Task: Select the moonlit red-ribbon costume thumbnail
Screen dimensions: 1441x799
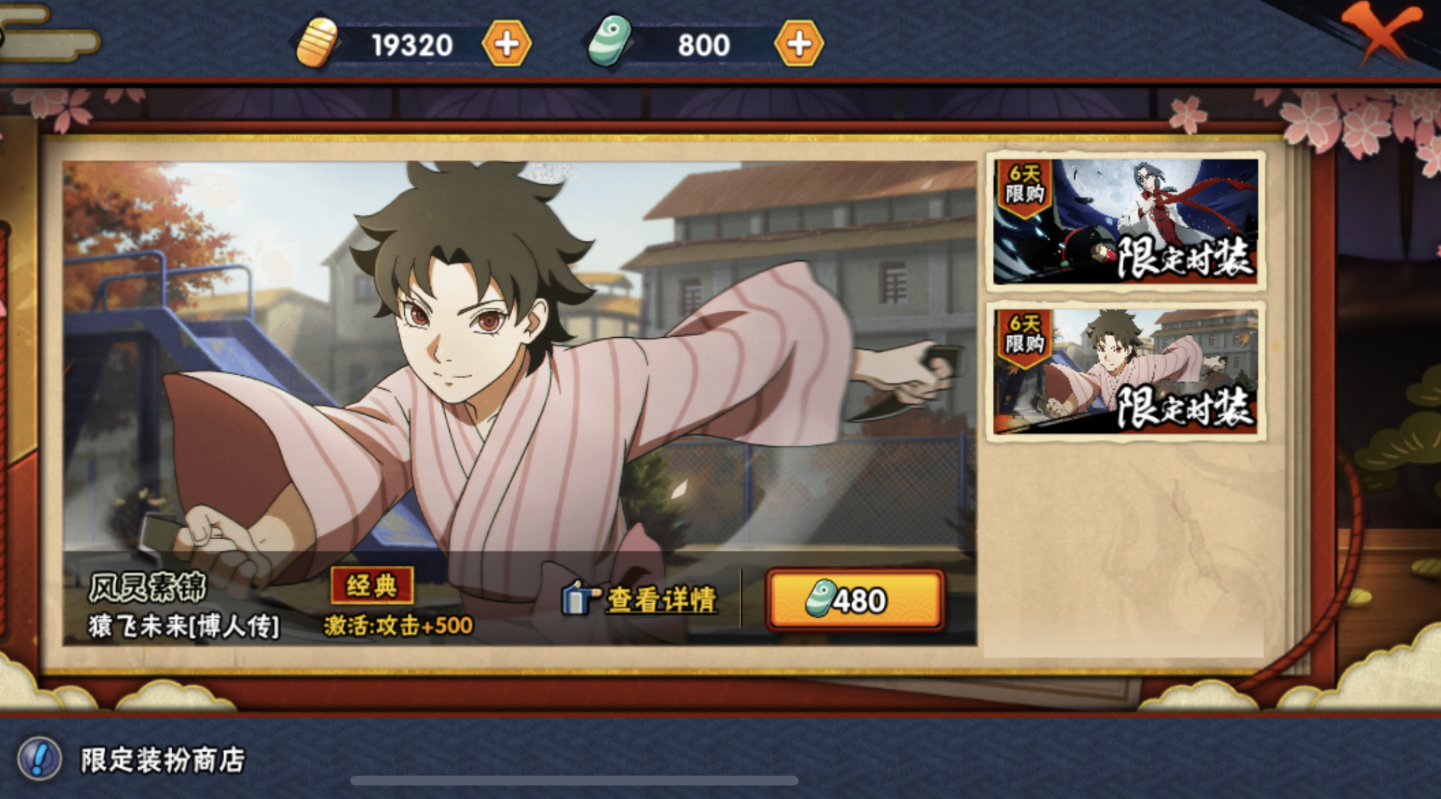Action: (1125, 222)
